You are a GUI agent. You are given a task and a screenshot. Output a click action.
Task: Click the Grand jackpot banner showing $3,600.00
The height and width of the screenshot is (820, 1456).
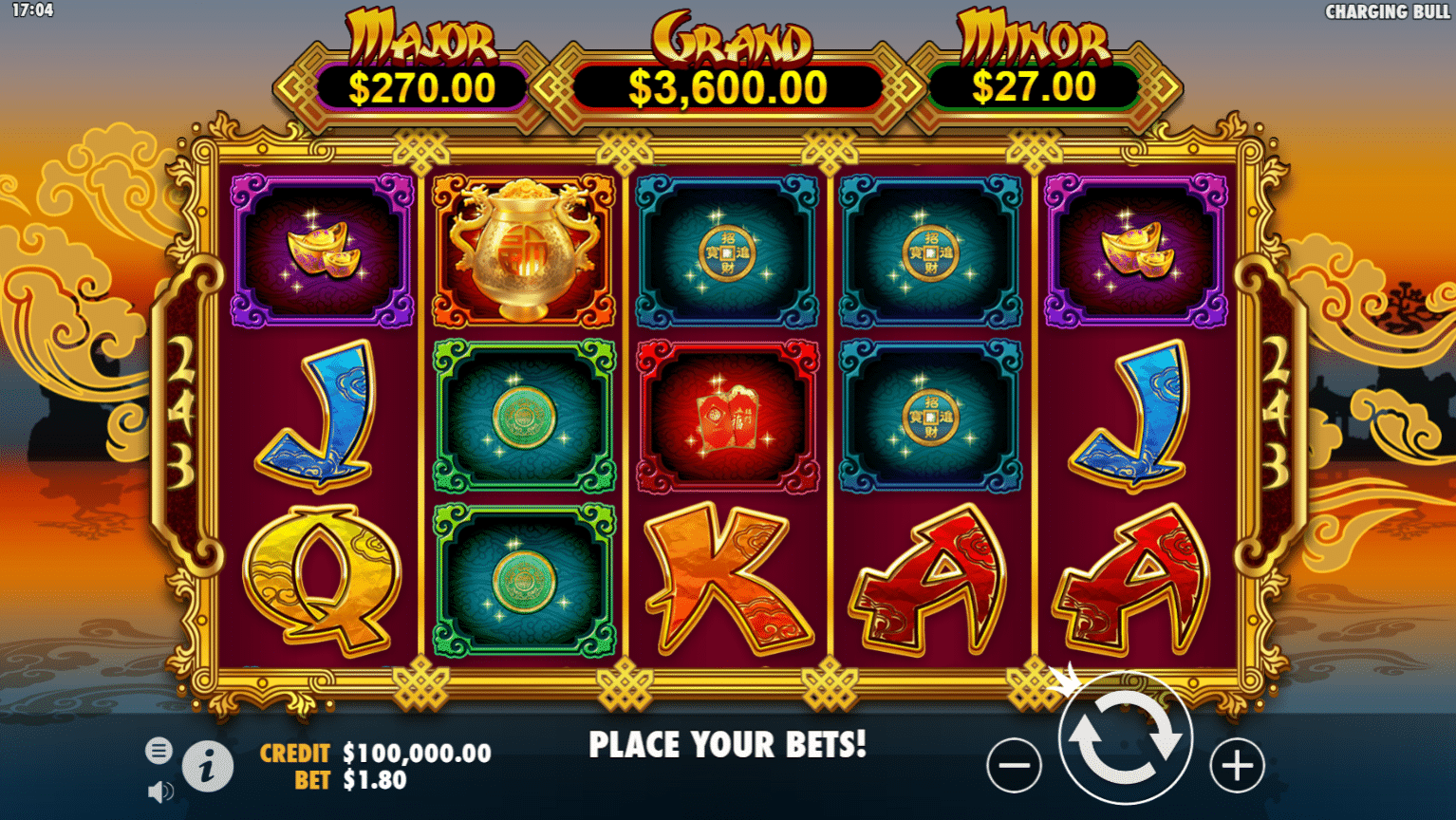[728, 86]
